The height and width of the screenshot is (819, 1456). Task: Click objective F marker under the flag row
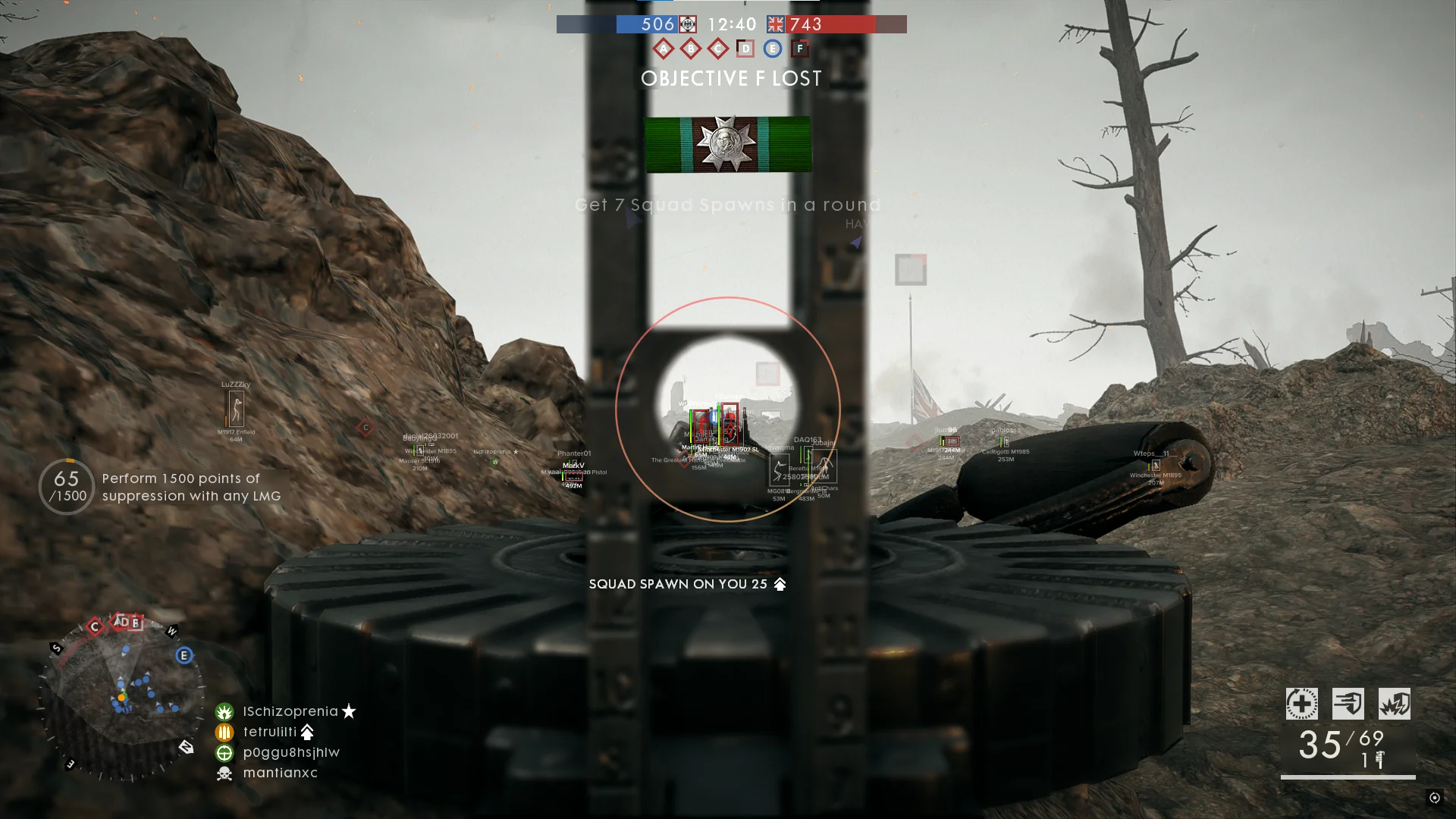pos(798,48)
